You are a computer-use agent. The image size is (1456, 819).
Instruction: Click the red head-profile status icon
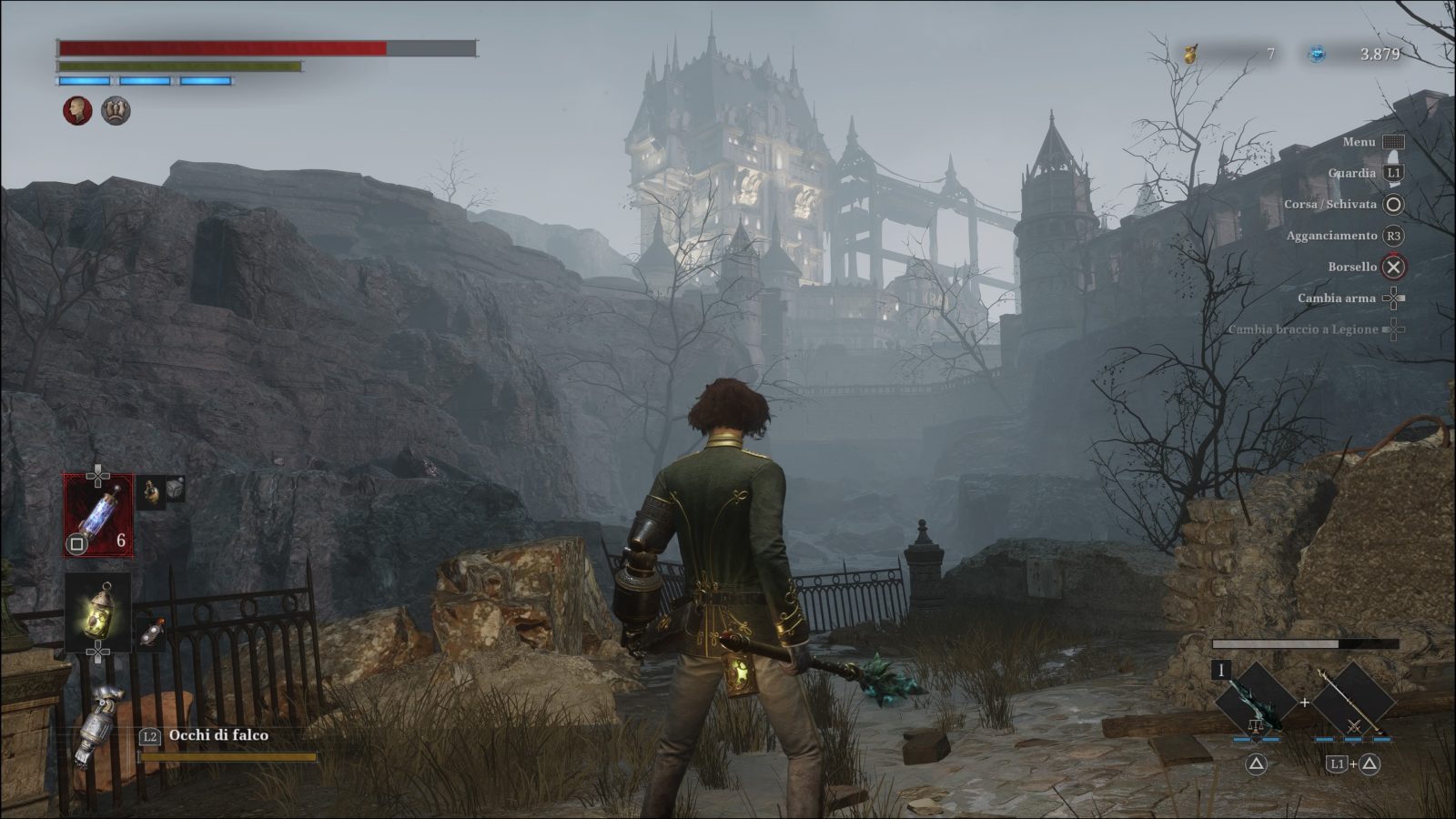tap(77, 111)
